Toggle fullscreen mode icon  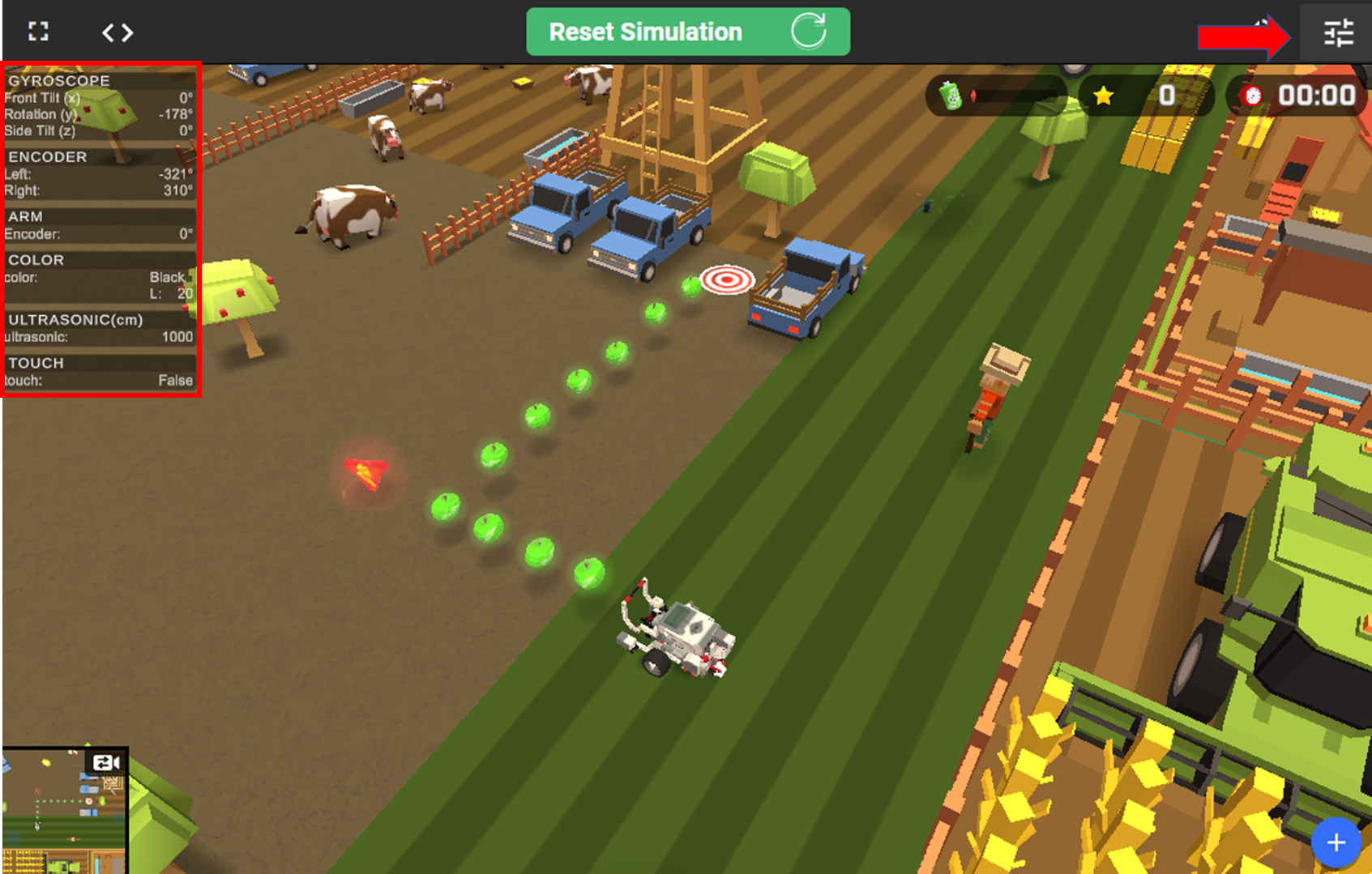coord(38,32)
